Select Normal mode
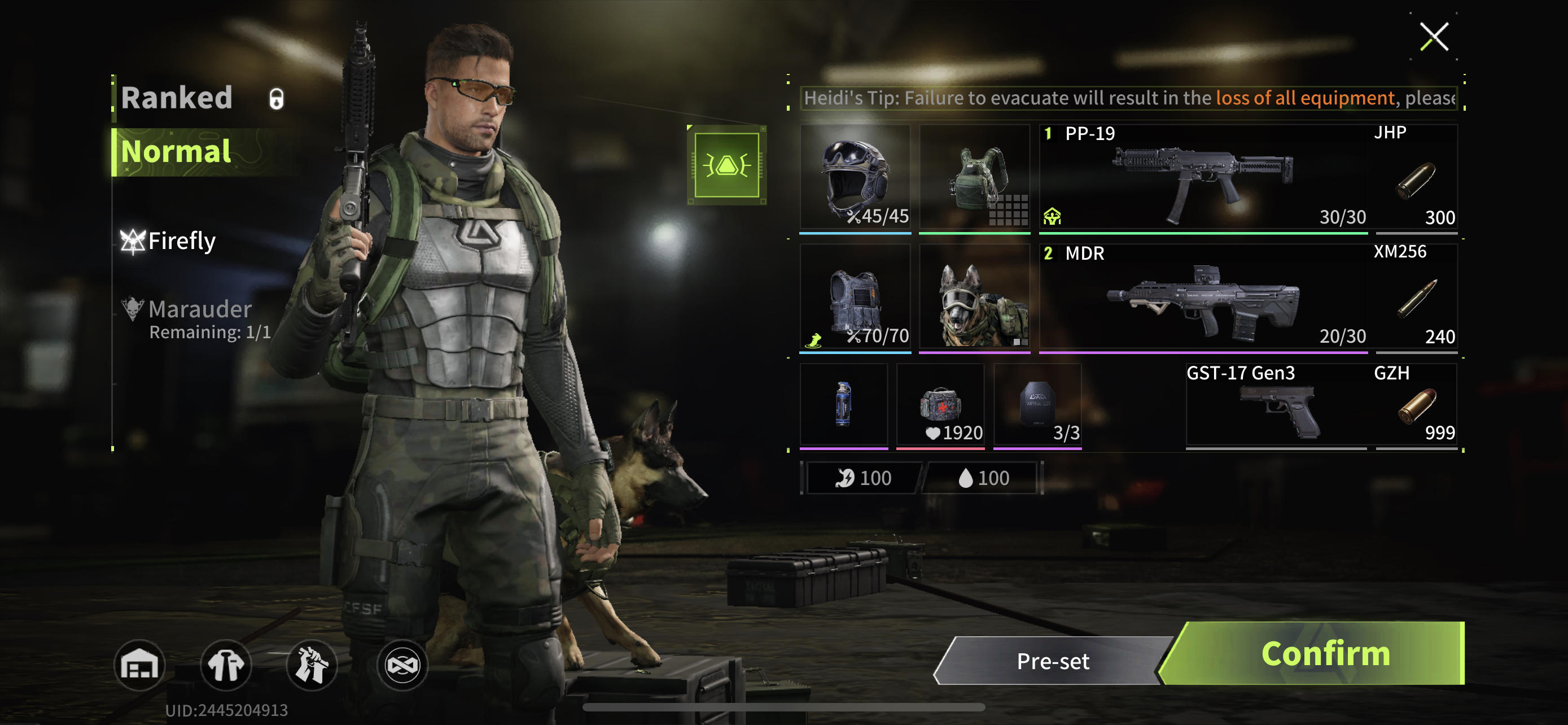This screenshot has width=1568, height=725. pyautogui.click(x=177, y=151)
